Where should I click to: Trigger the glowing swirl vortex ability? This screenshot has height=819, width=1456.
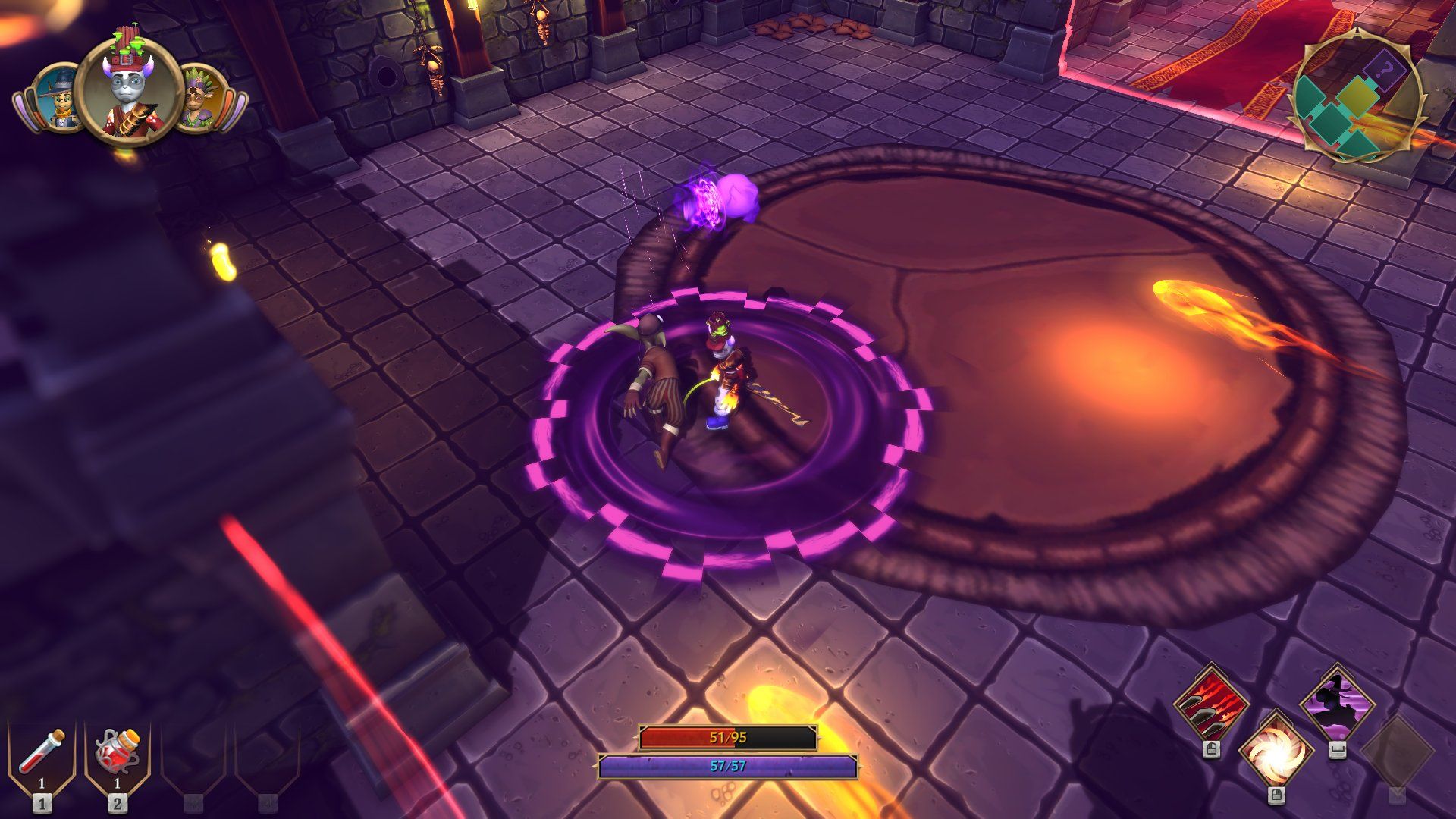[1276, 752]
